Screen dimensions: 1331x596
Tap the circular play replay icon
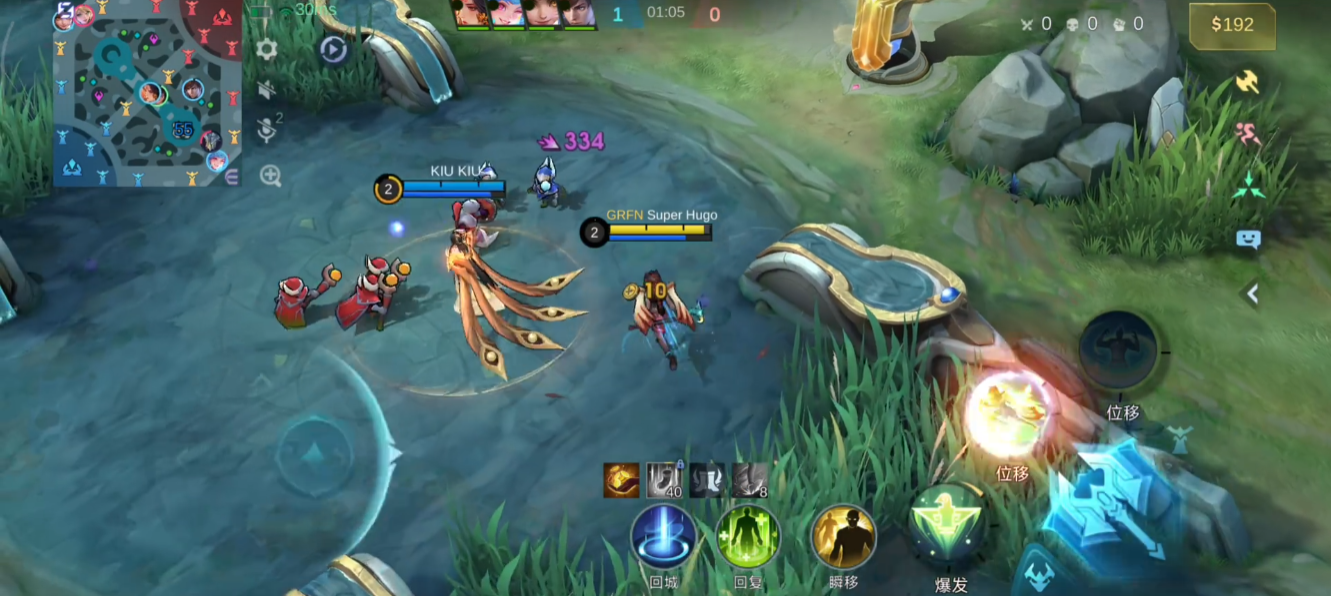pos(334,50)
